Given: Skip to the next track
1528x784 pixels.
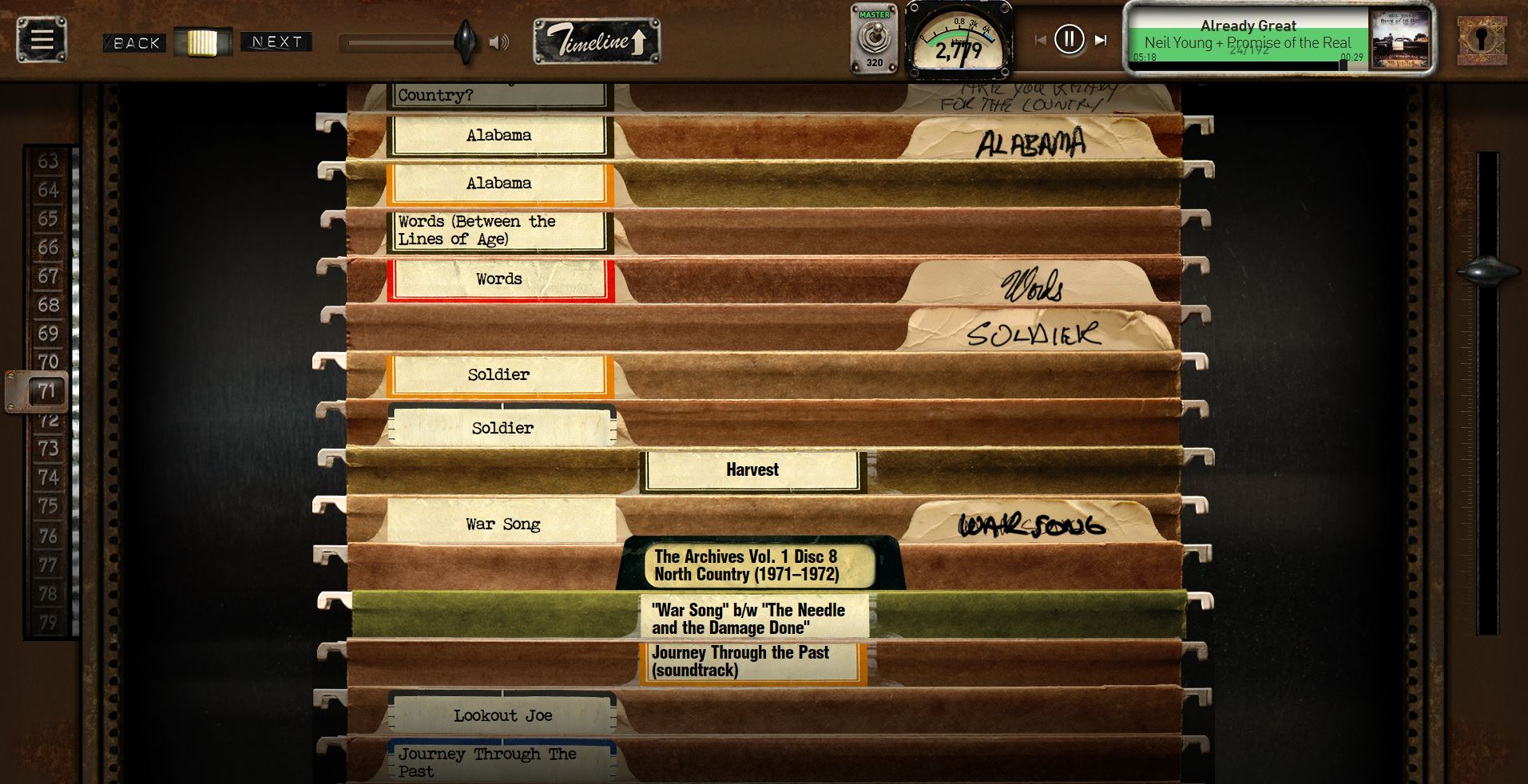Looking at the screenshot, I should (x=1101, y=40).
